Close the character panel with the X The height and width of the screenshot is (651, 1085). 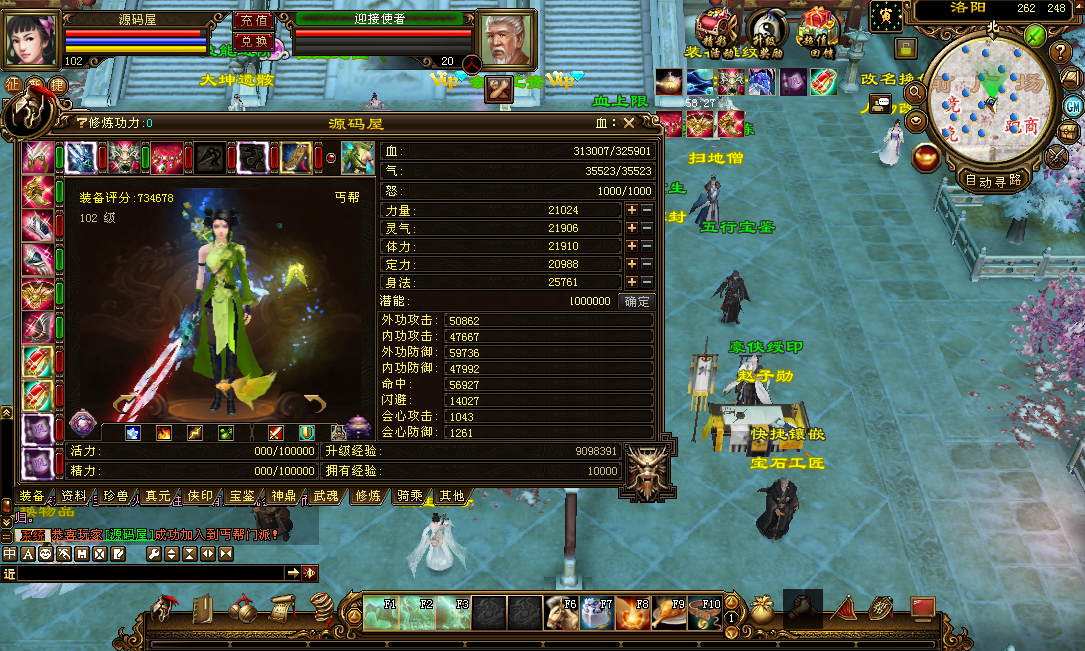pos(629,123)
